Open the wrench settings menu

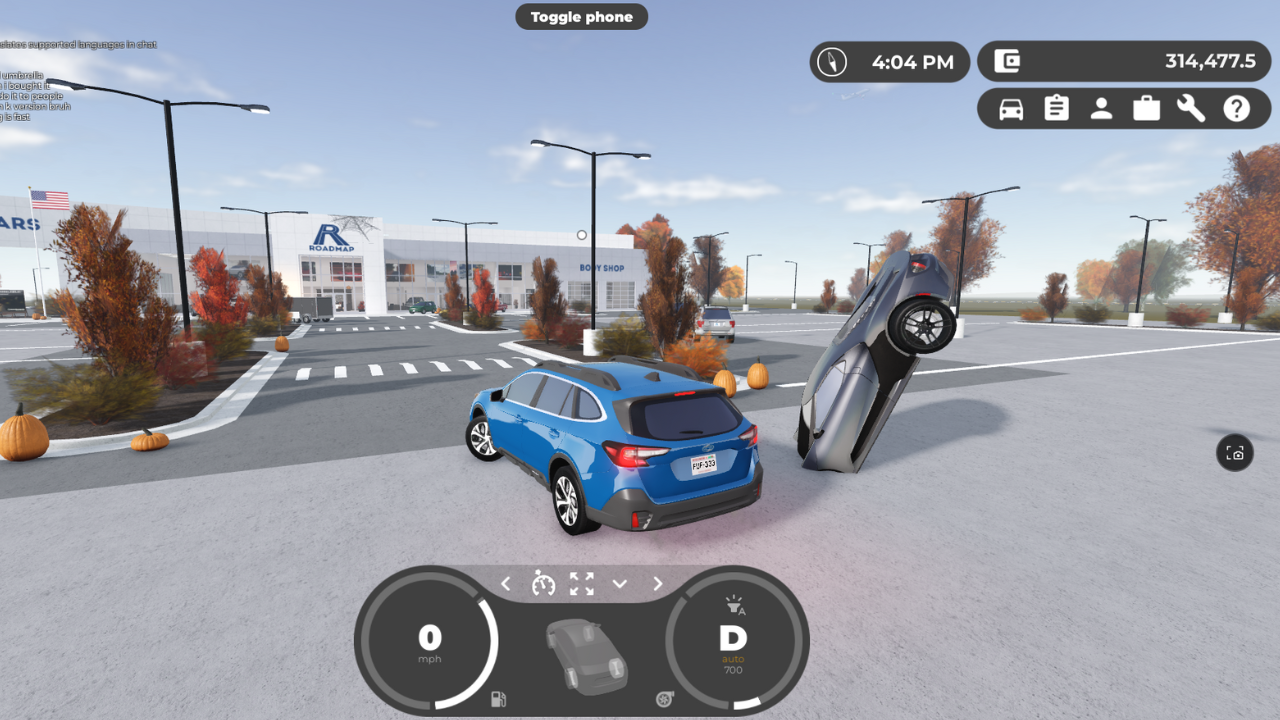coord(1191,109)
